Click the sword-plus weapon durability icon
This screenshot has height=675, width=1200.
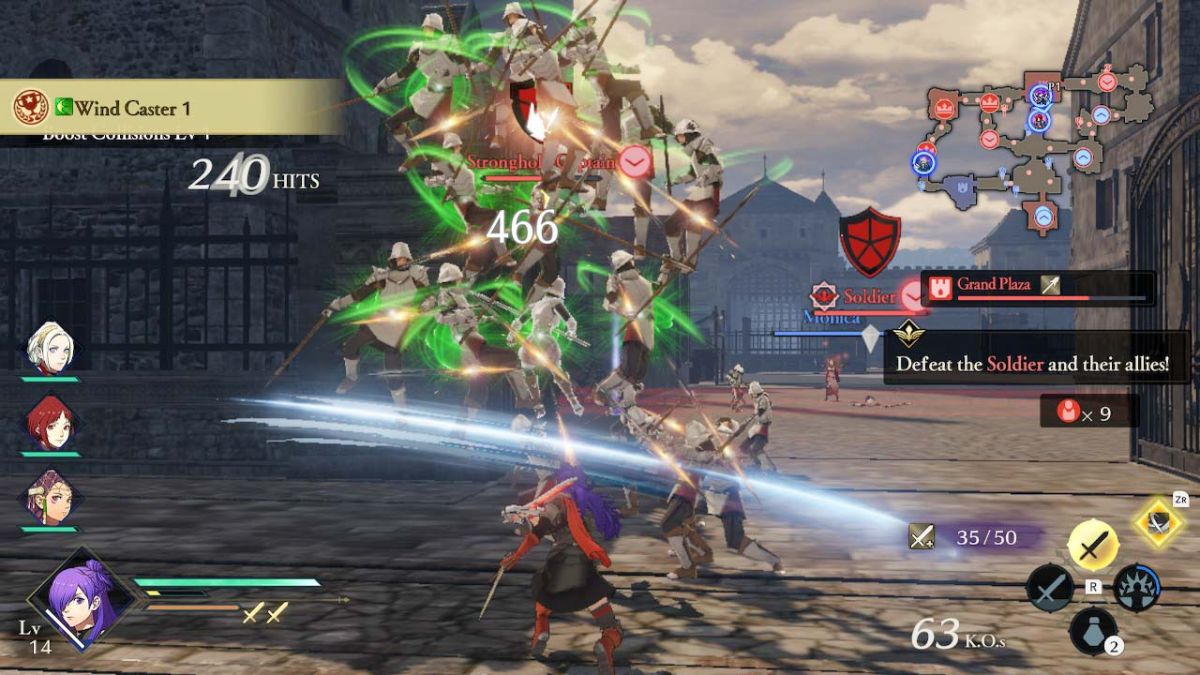click(921, 538)
